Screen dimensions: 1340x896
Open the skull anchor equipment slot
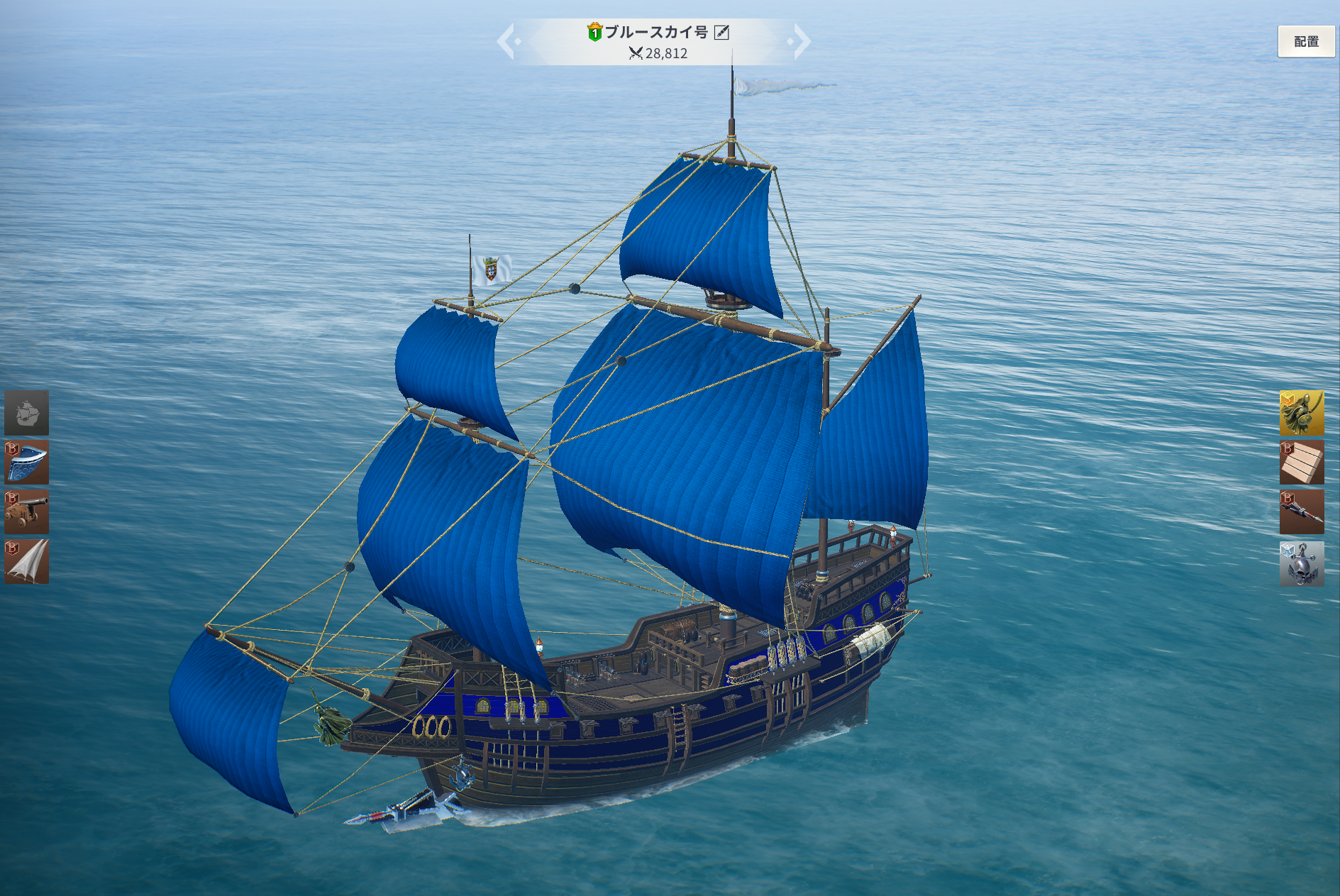[1301, 563]
